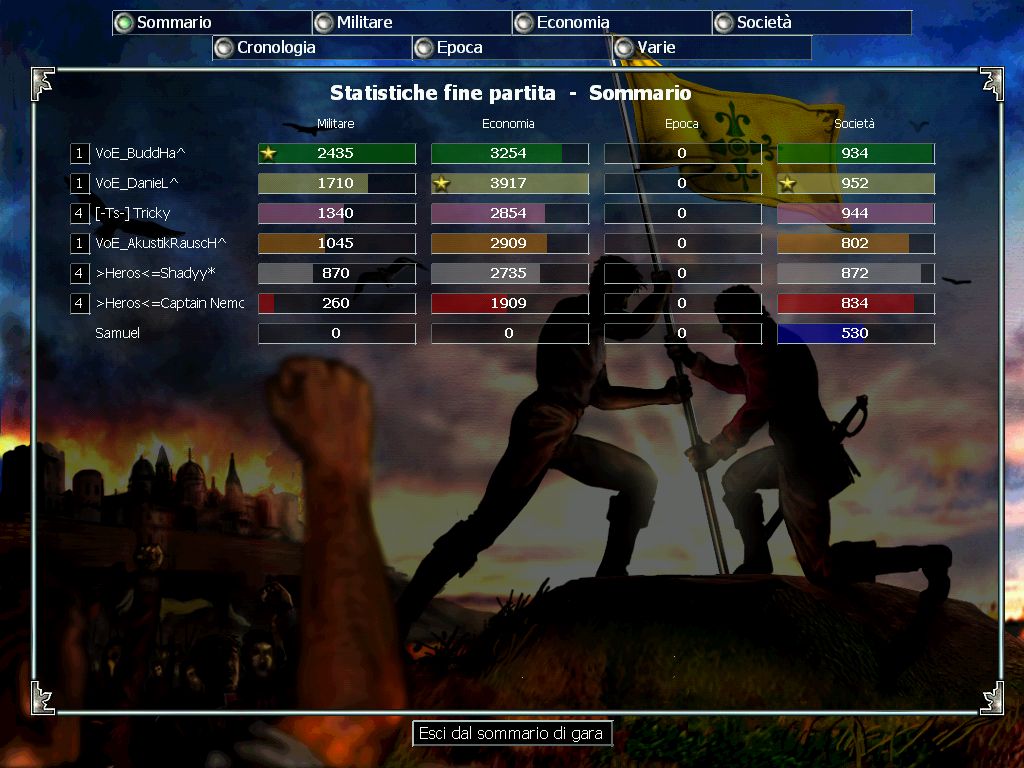
Task: Click Esci dal sommario di gara
Action: [511, 733]
